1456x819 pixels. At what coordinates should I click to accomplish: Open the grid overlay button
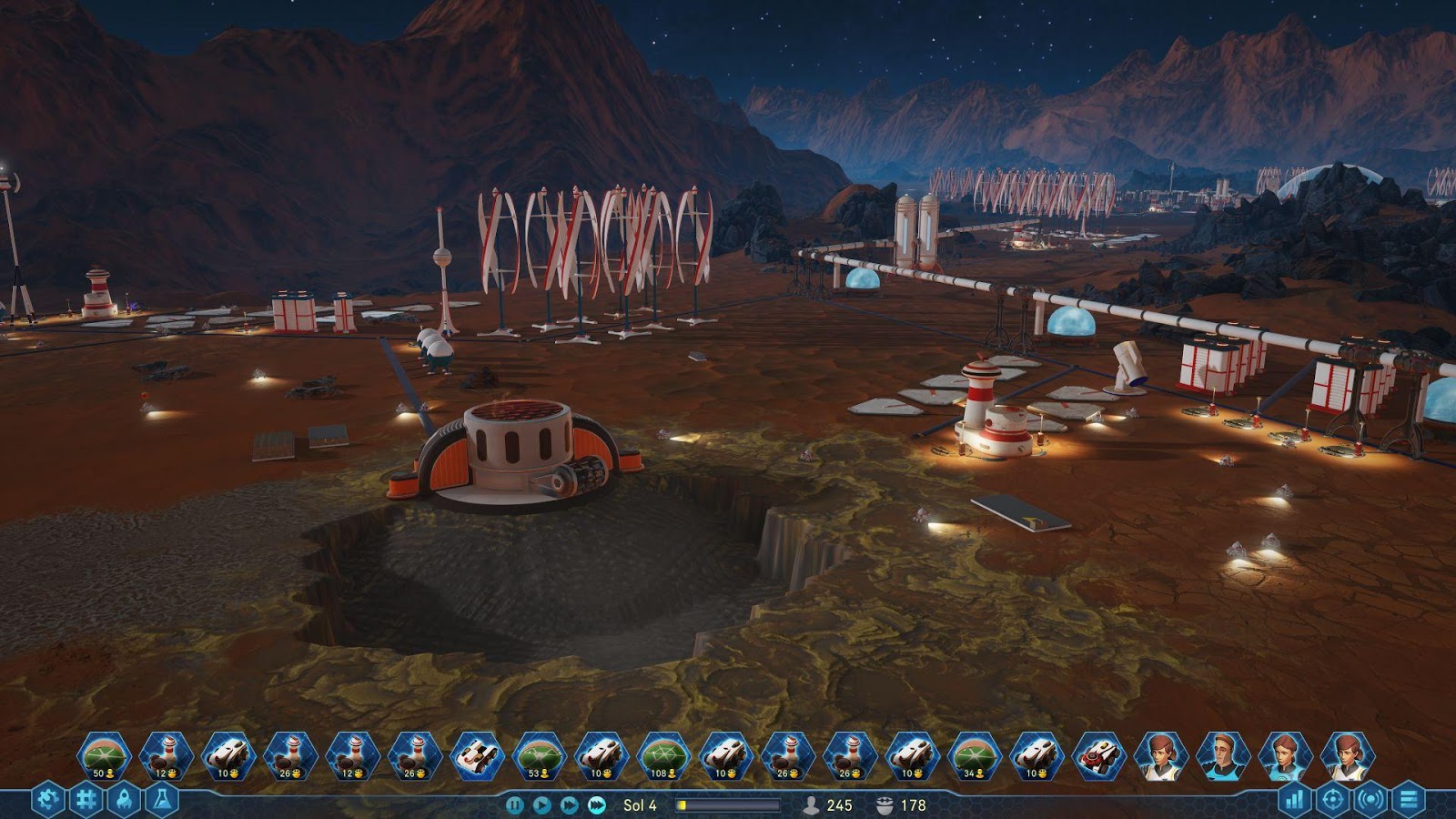(x=86, y=801)
